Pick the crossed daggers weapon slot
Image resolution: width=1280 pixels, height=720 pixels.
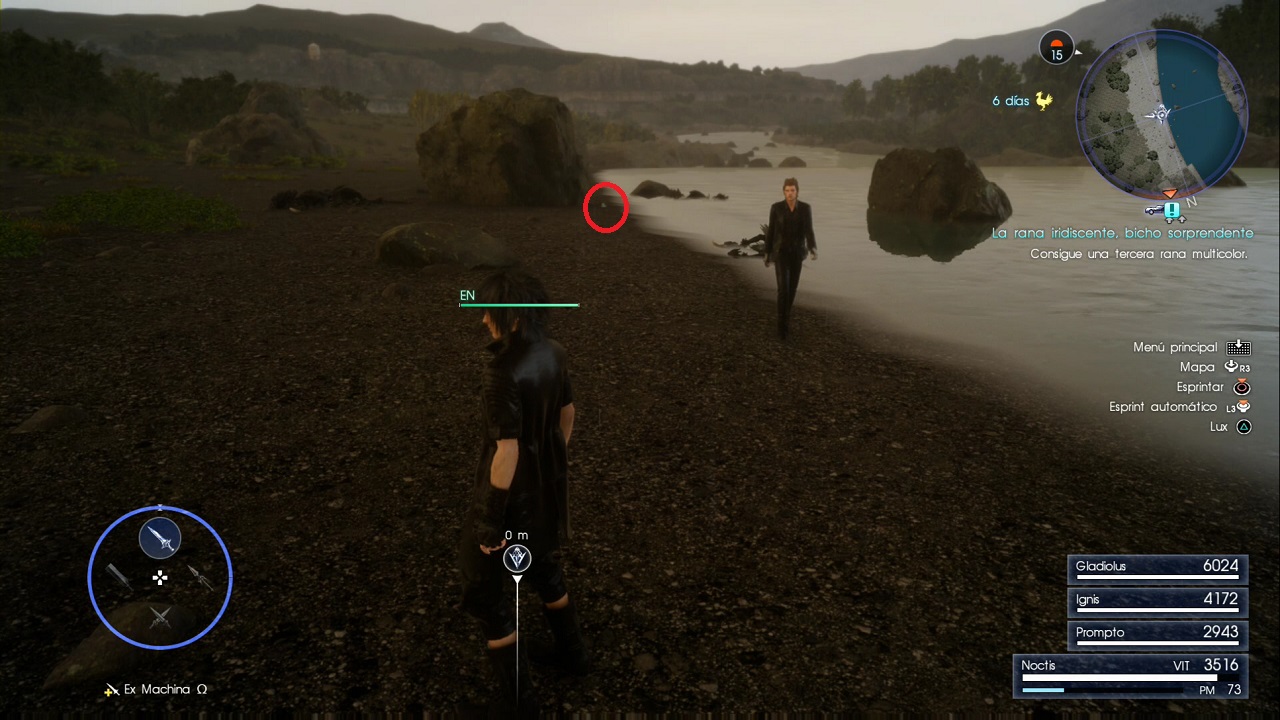[x=160, y=617]
